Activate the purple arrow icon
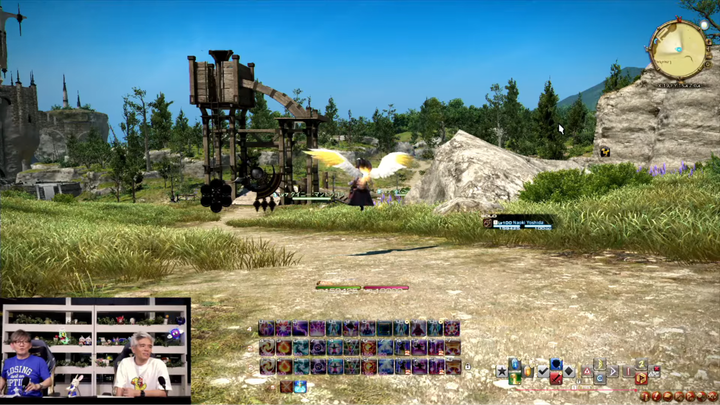Image resolution: width=720 pixels, height=405 pixels. pyautogui.click(x=613, y=371)
